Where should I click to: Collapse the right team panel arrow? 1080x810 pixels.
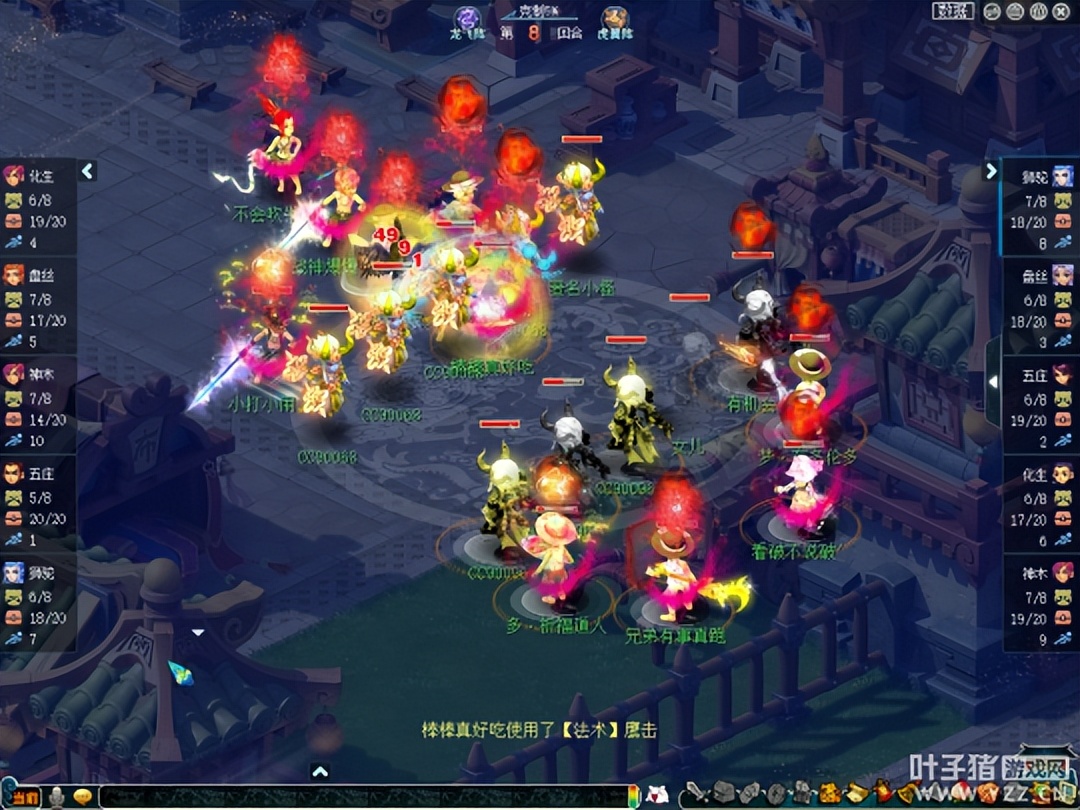[991, 171]
